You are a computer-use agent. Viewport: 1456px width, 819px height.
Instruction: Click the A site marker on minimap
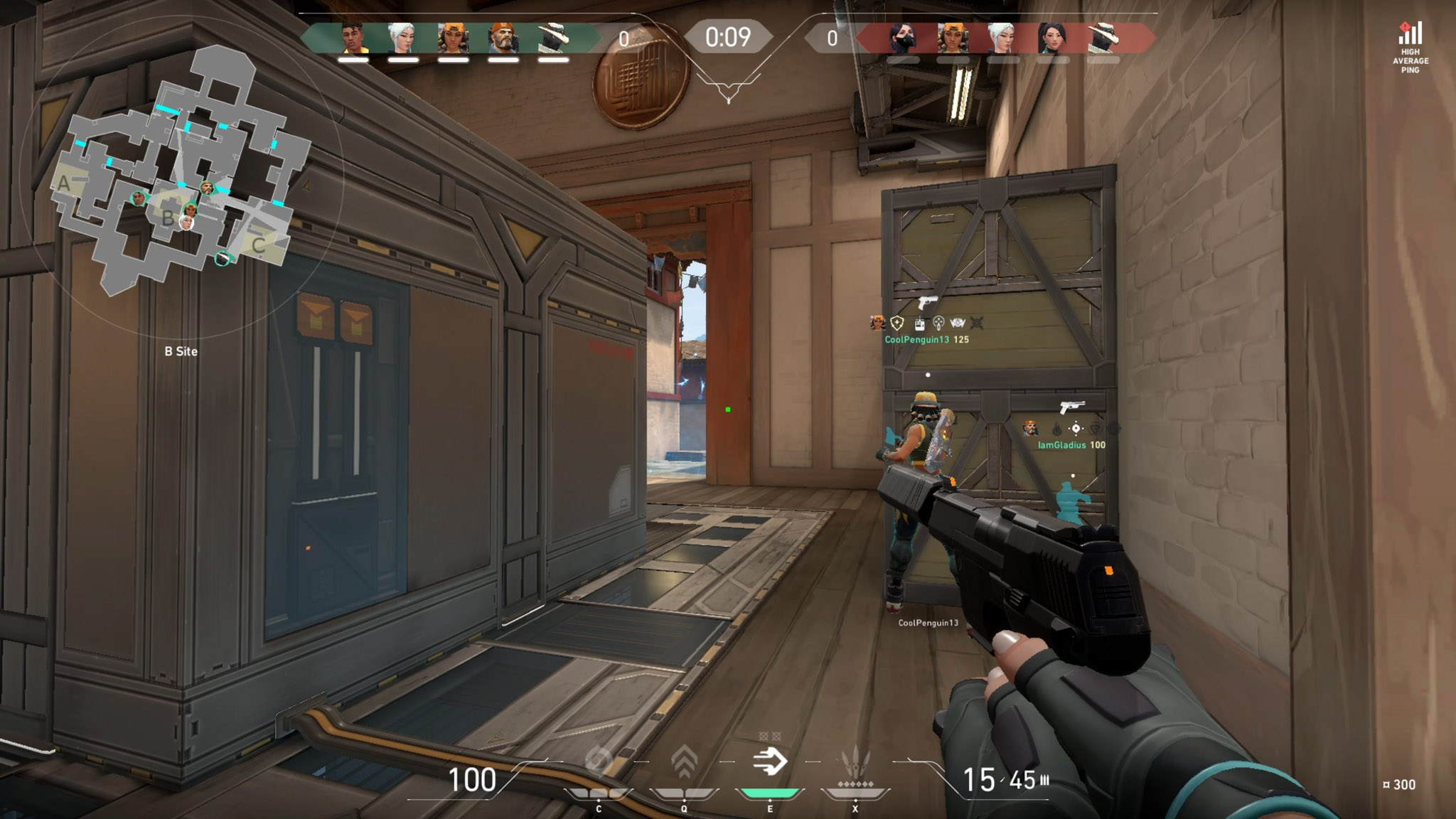coord(64,184)
